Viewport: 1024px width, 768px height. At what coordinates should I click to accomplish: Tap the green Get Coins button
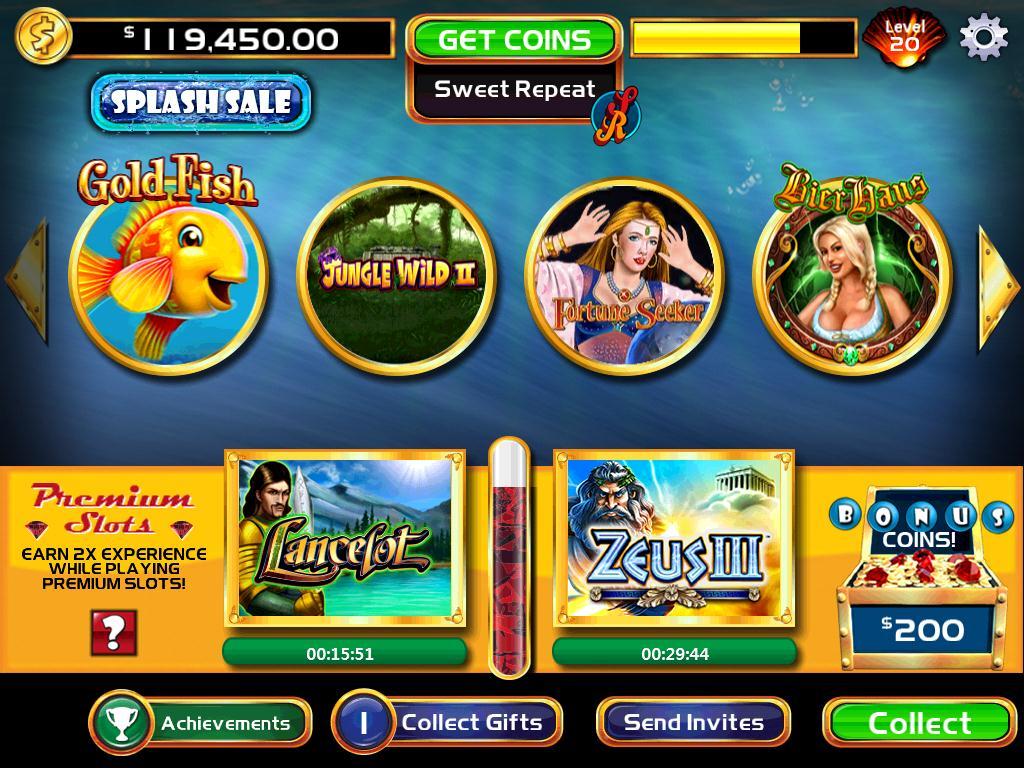click(x=514, y=40)
